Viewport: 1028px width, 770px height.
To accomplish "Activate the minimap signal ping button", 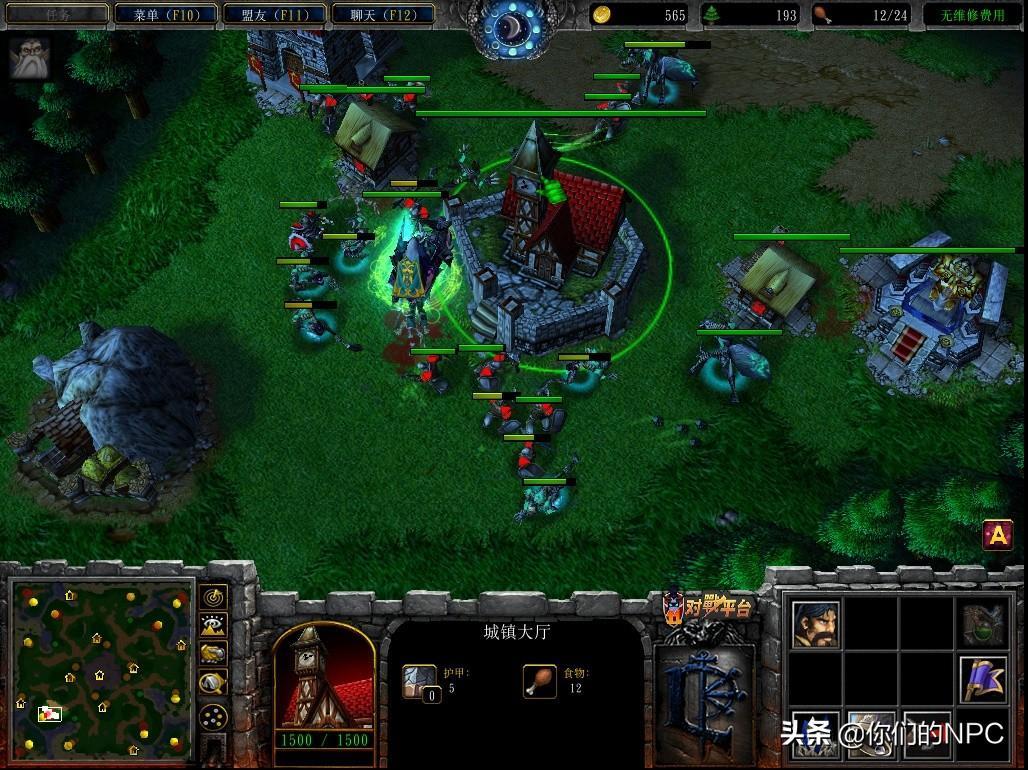I will pos(213,598).
